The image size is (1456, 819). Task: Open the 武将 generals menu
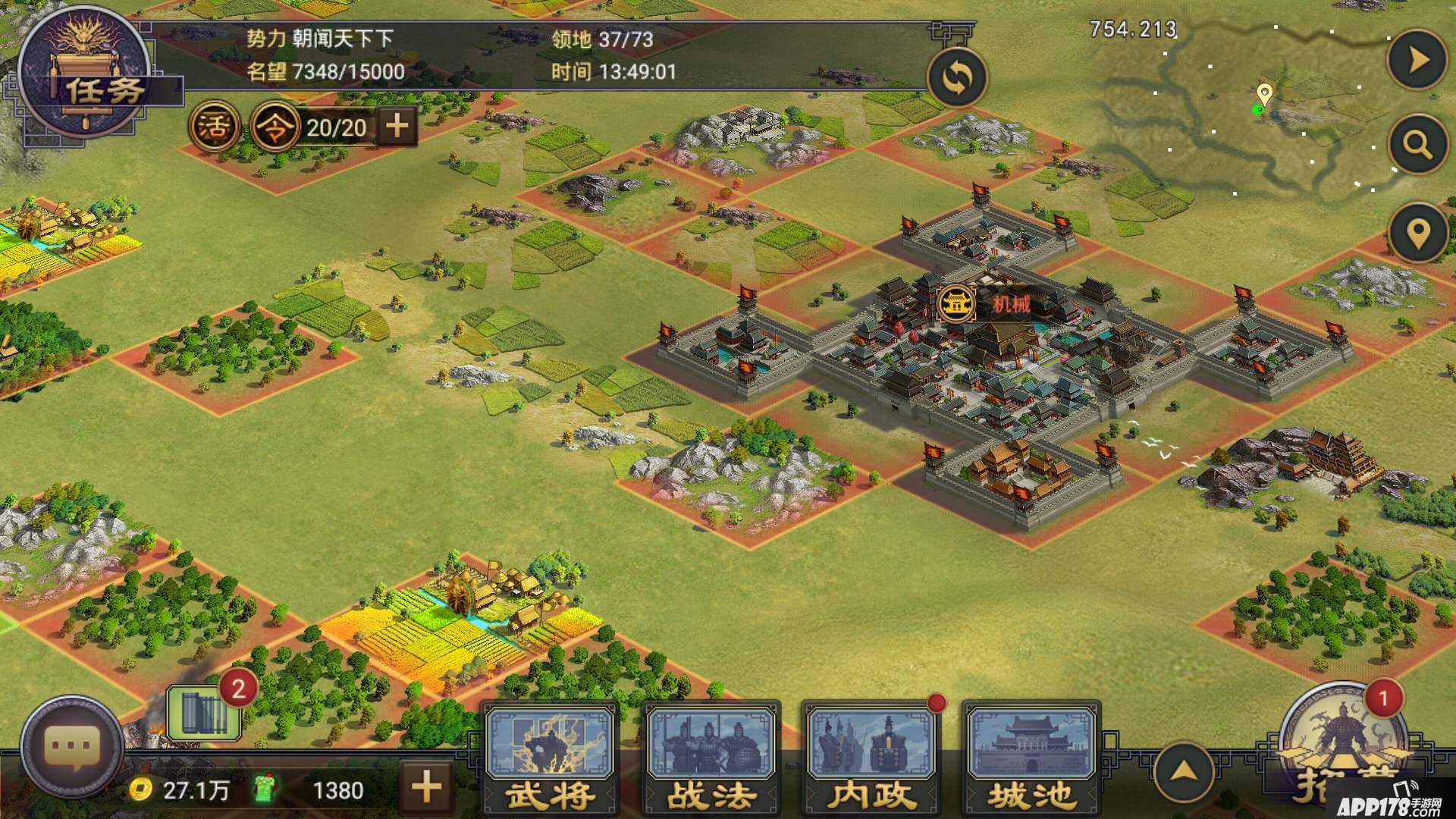[551, 758]
